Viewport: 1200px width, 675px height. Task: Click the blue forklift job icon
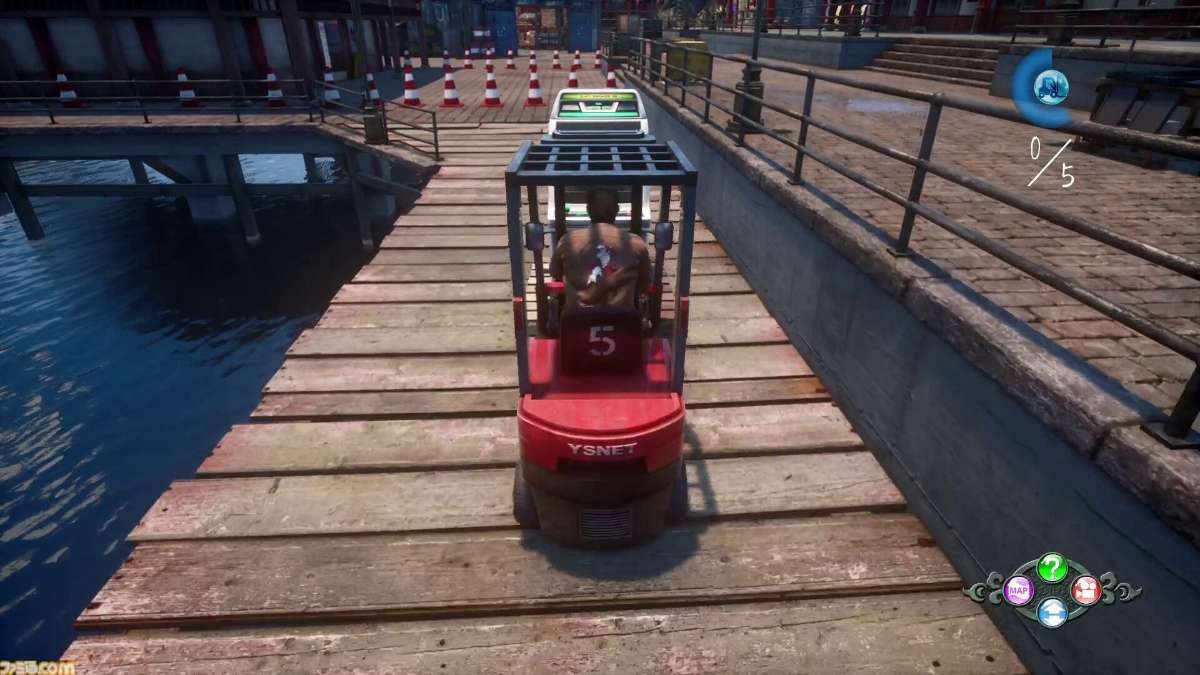click(x=1050, y=87)
